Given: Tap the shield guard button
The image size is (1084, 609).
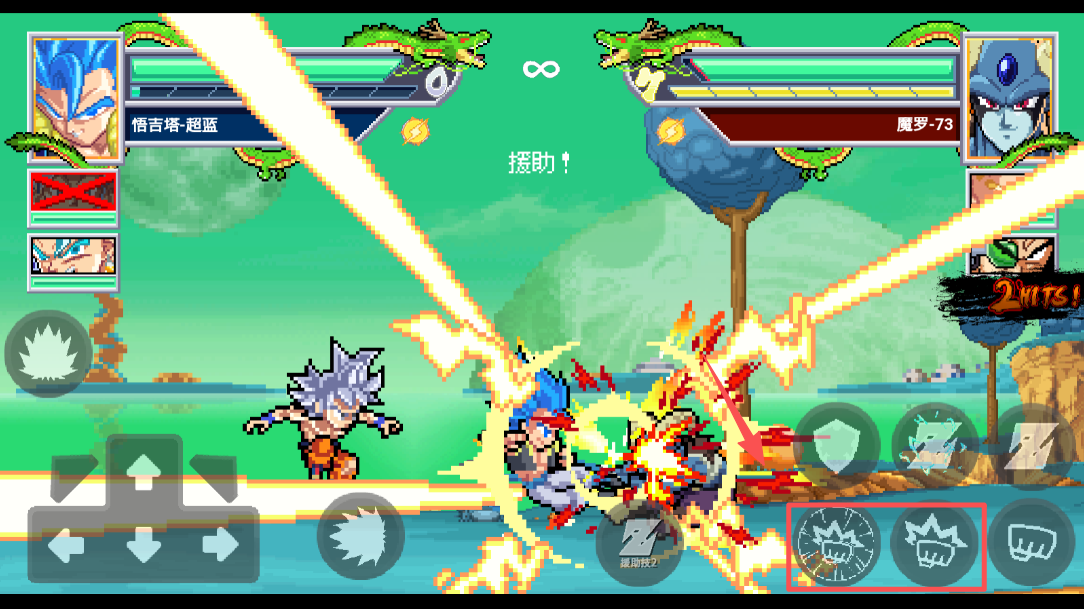Looking at the screenshot, I should click(x=836, y=447).
